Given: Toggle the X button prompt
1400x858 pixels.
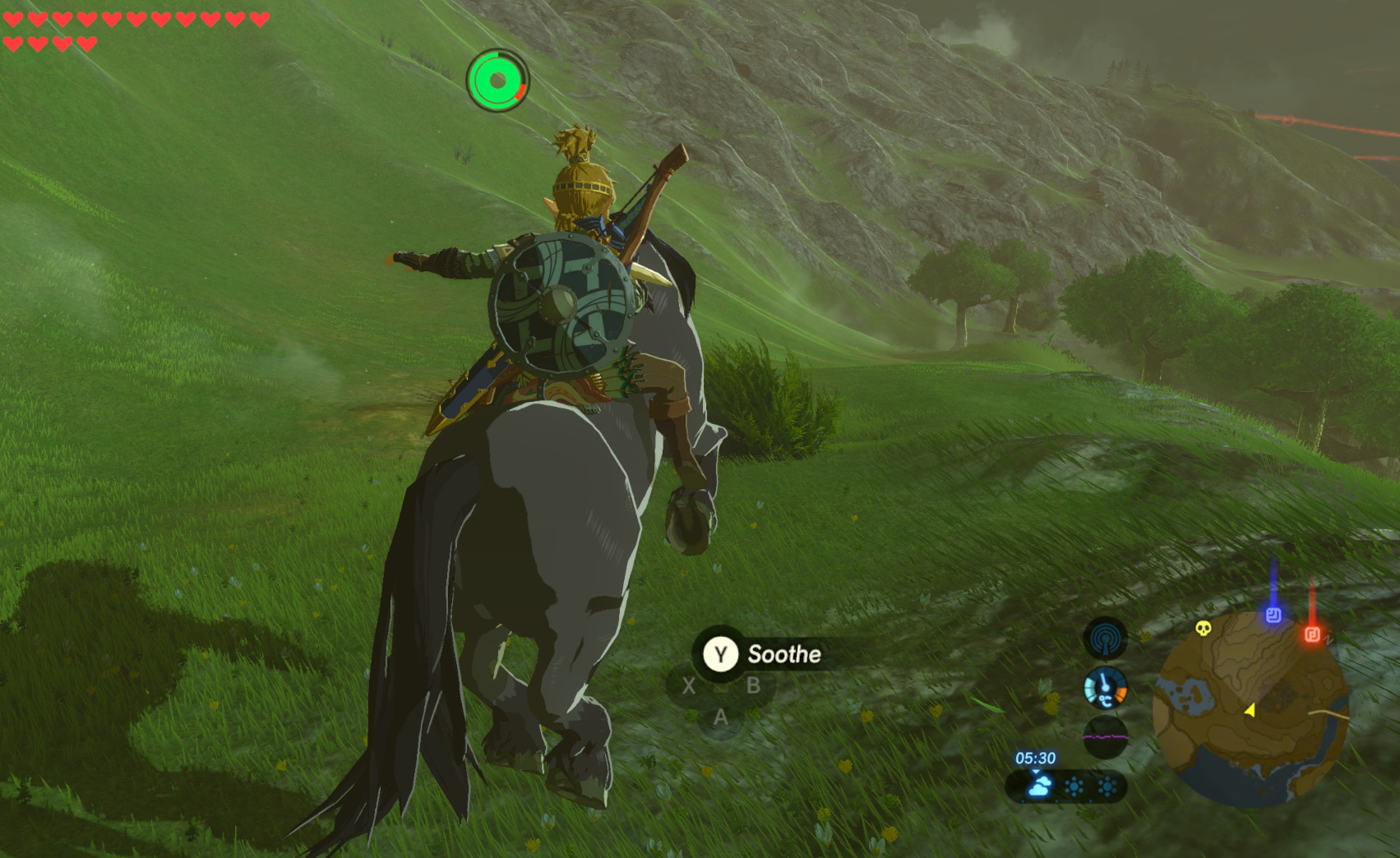Looking at the screenshot, I should (689, 684).
